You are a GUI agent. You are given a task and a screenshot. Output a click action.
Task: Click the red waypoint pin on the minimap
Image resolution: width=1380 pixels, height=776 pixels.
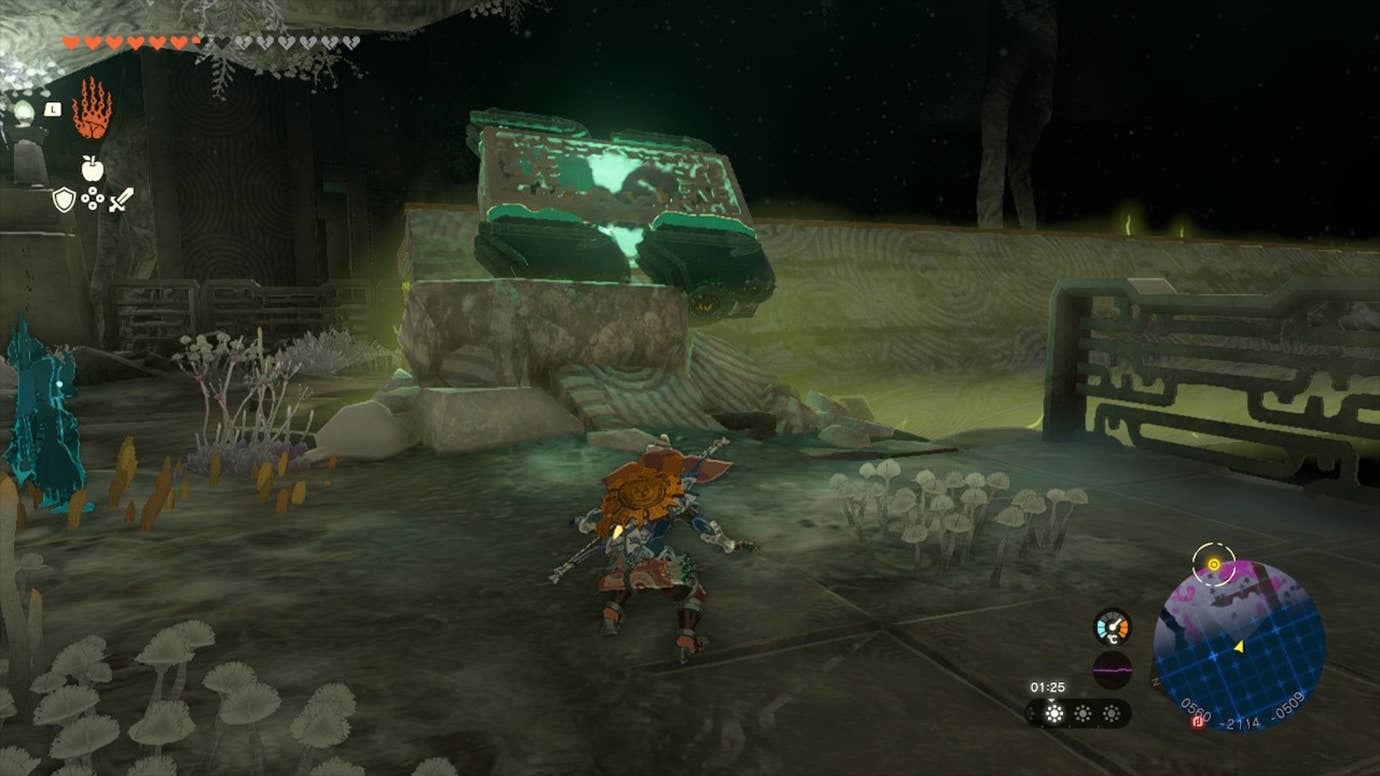(1196, 721)
